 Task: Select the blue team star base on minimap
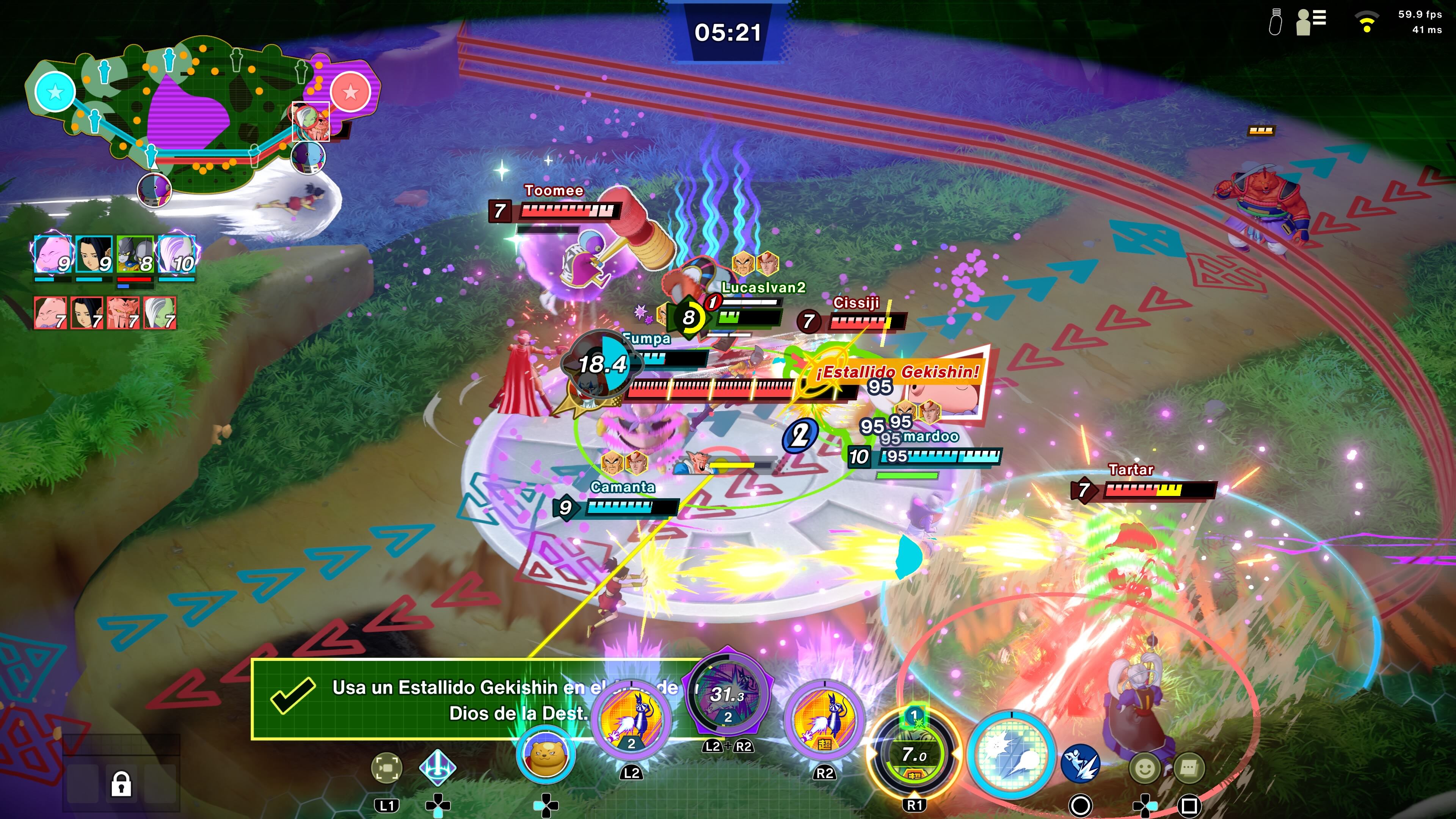click(x=55, y=91)
